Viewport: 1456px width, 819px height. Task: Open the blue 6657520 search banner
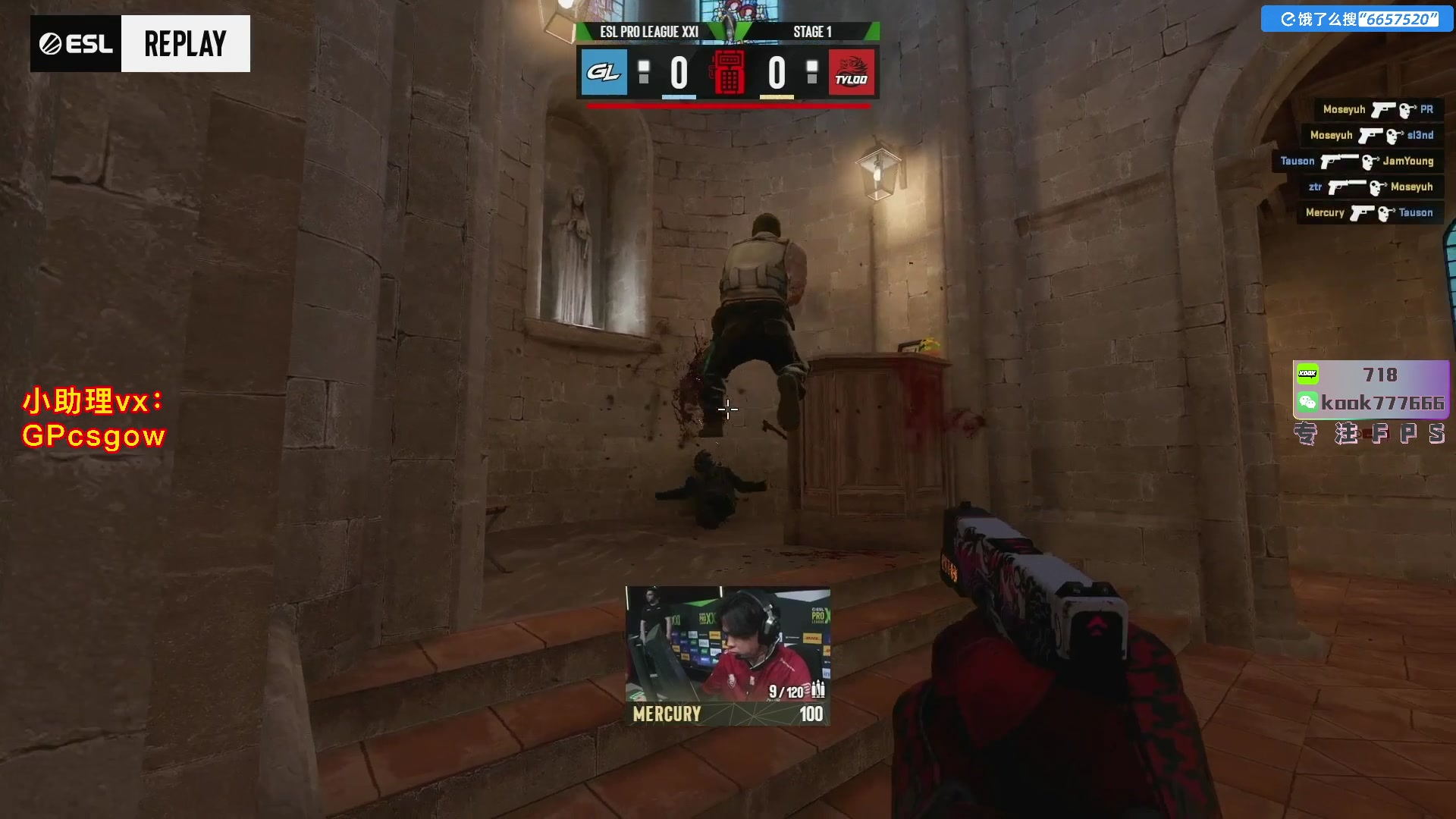(x=1357, y=19)
